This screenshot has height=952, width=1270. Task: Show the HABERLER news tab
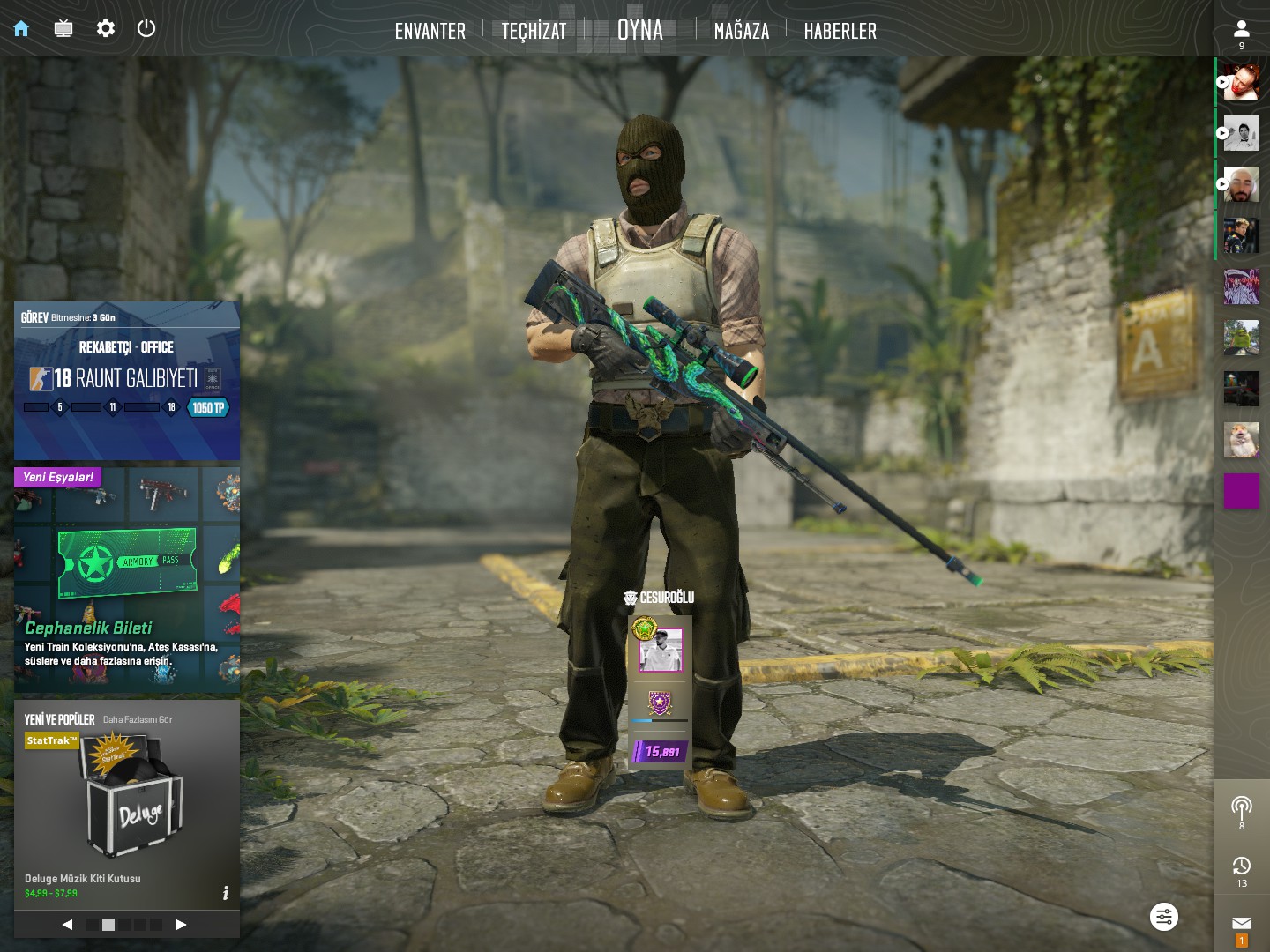840,32
